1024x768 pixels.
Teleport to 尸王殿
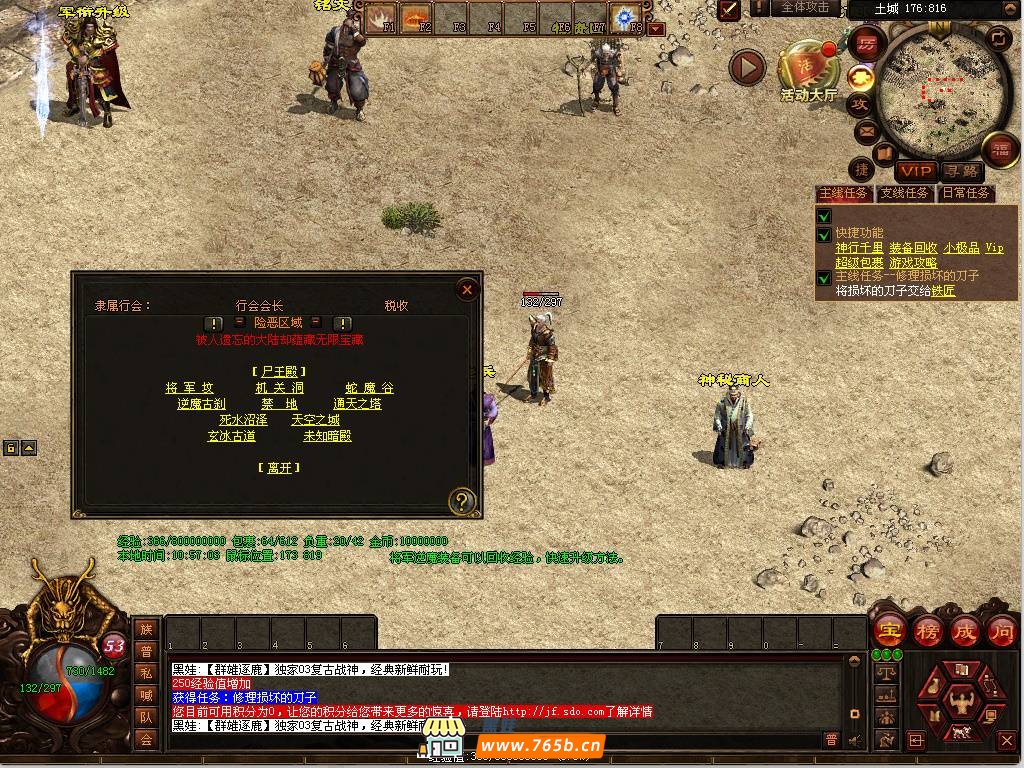279,371
